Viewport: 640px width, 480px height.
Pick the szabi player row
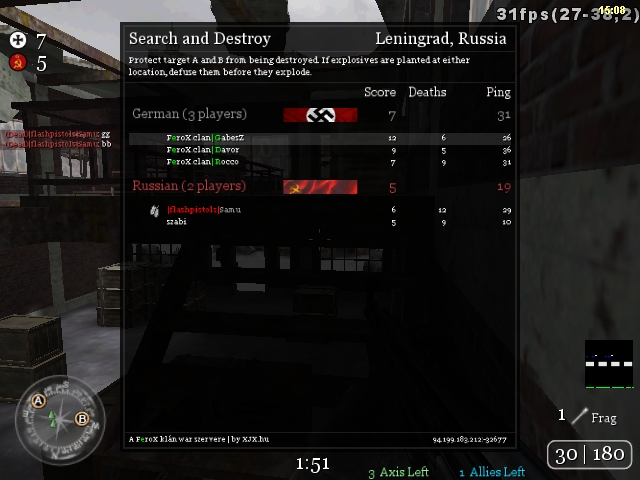tap(177, 222)
